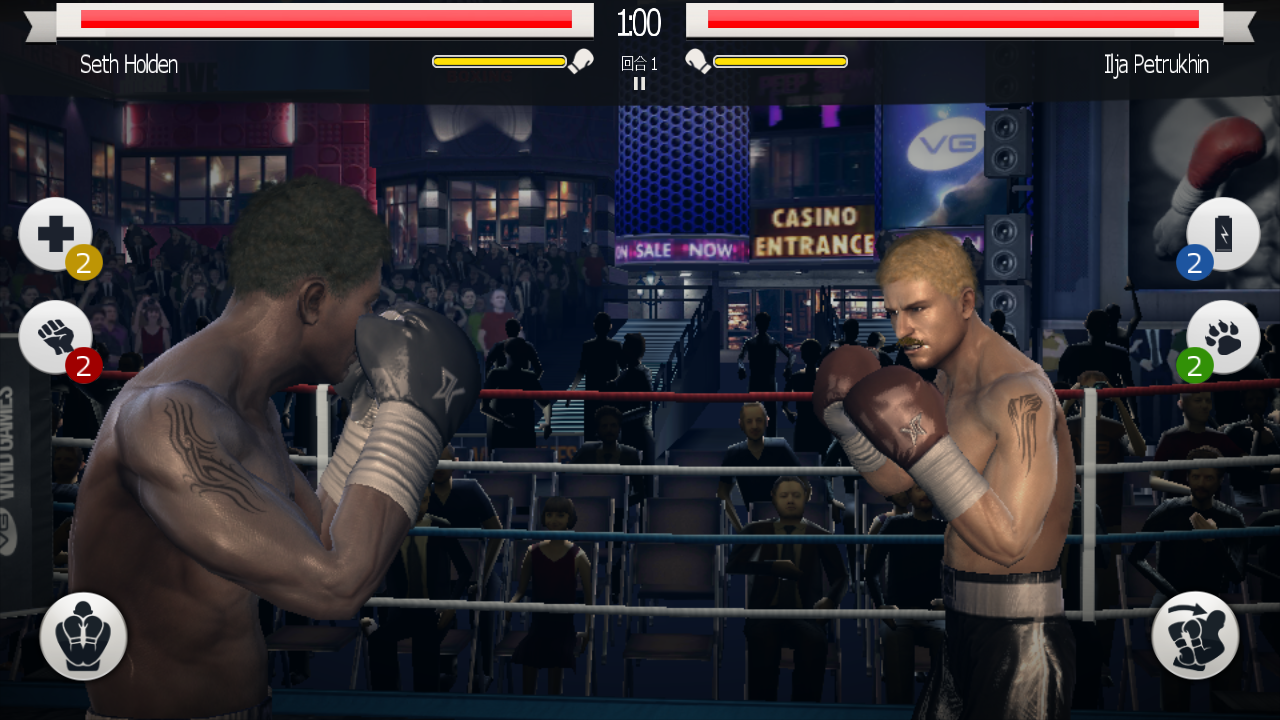Image resolution: width=1280 pixels, height=720 pixels.
Task: Tap the dodge glove button
Action: (1195, 636)
